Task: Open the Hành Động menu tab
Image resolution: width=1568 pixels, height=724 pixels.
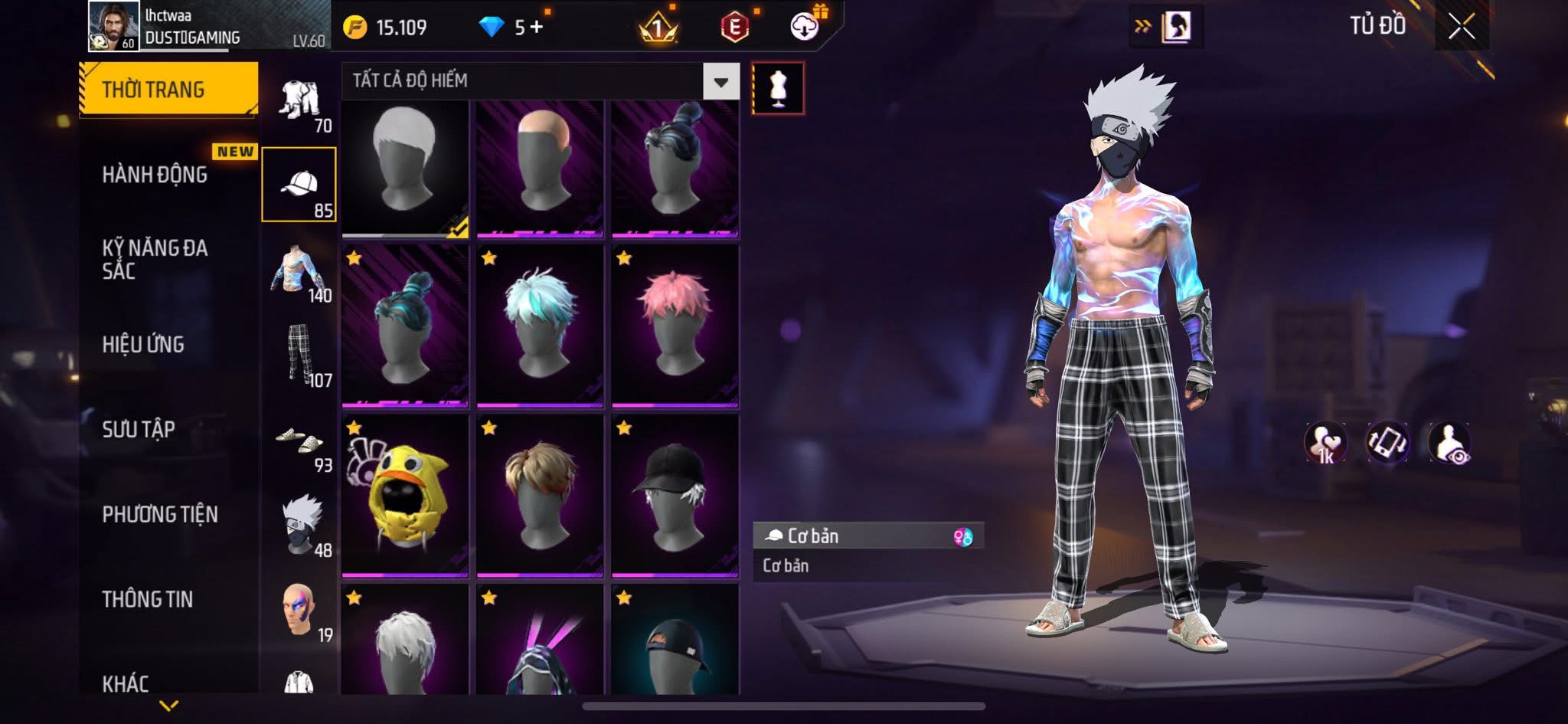Action: [x=155, y=175]
